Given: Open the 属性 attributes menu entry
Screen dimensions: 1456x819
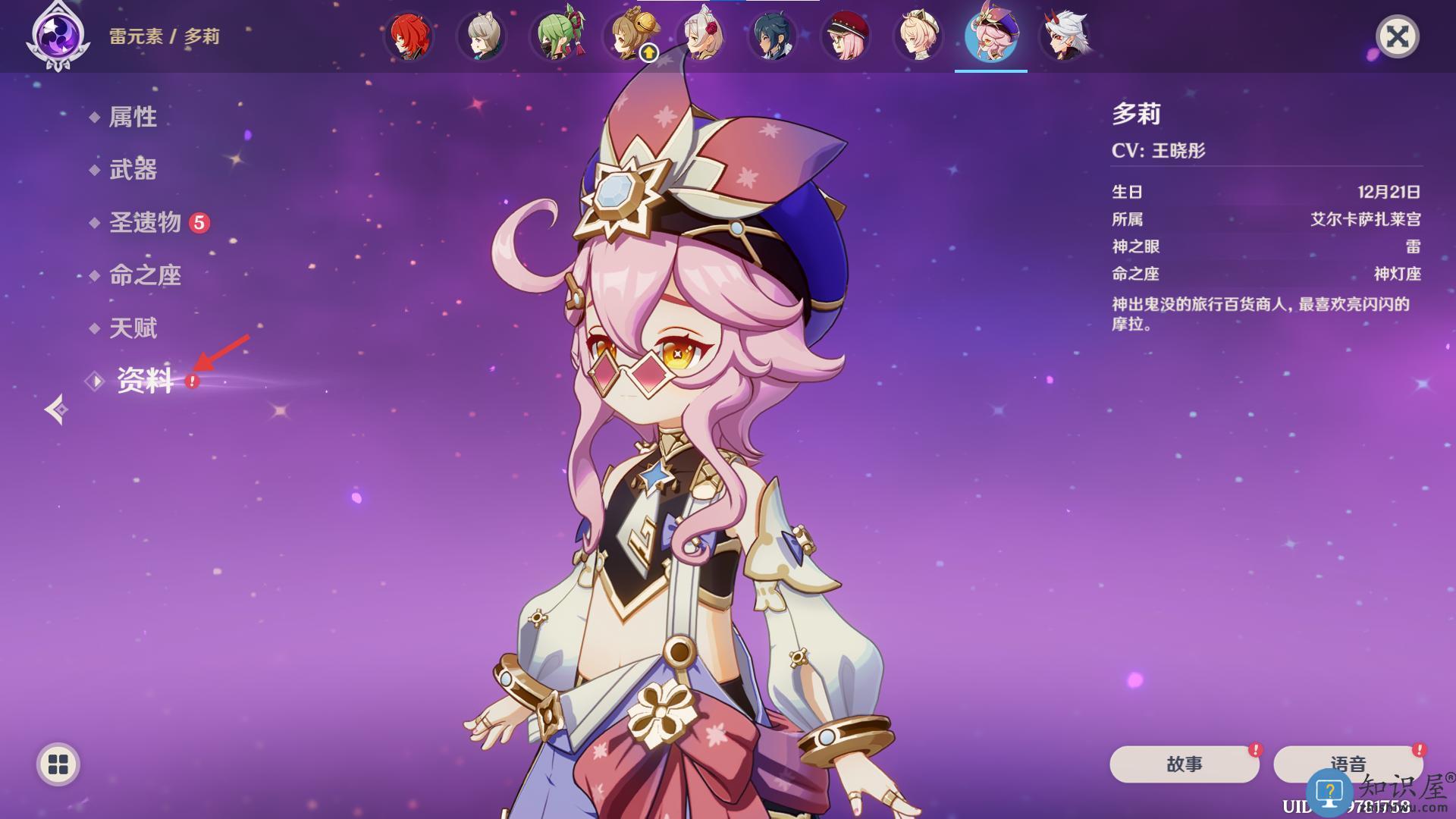Looking at the screenshot, I should point(133,117).
